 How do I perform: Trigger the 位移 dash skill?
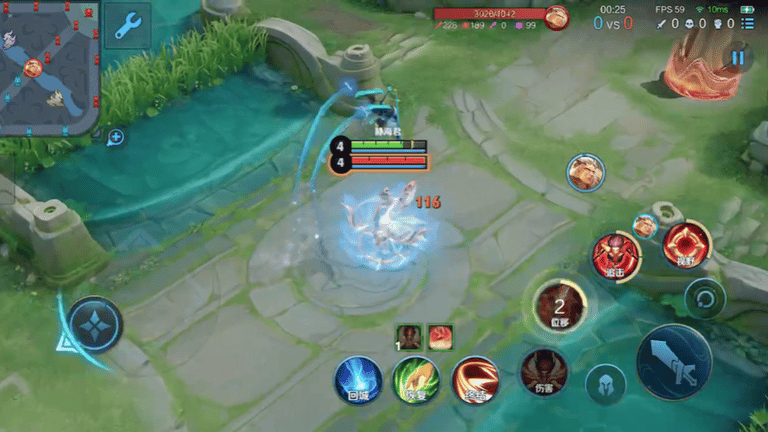coord(559,304)
